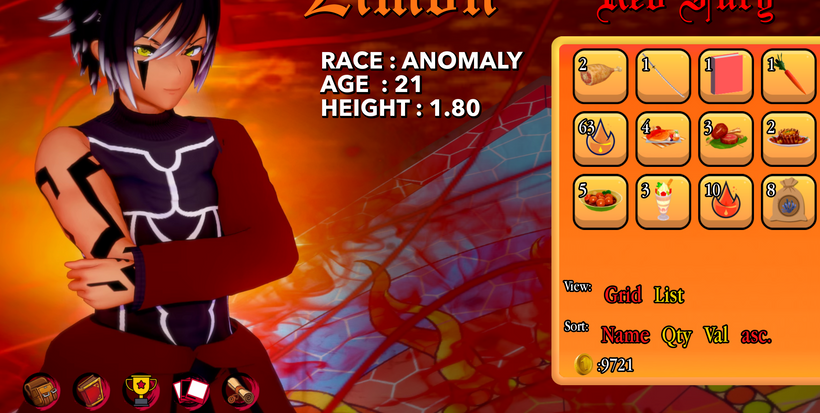Choose the red book inventory slot

[726, 76]
